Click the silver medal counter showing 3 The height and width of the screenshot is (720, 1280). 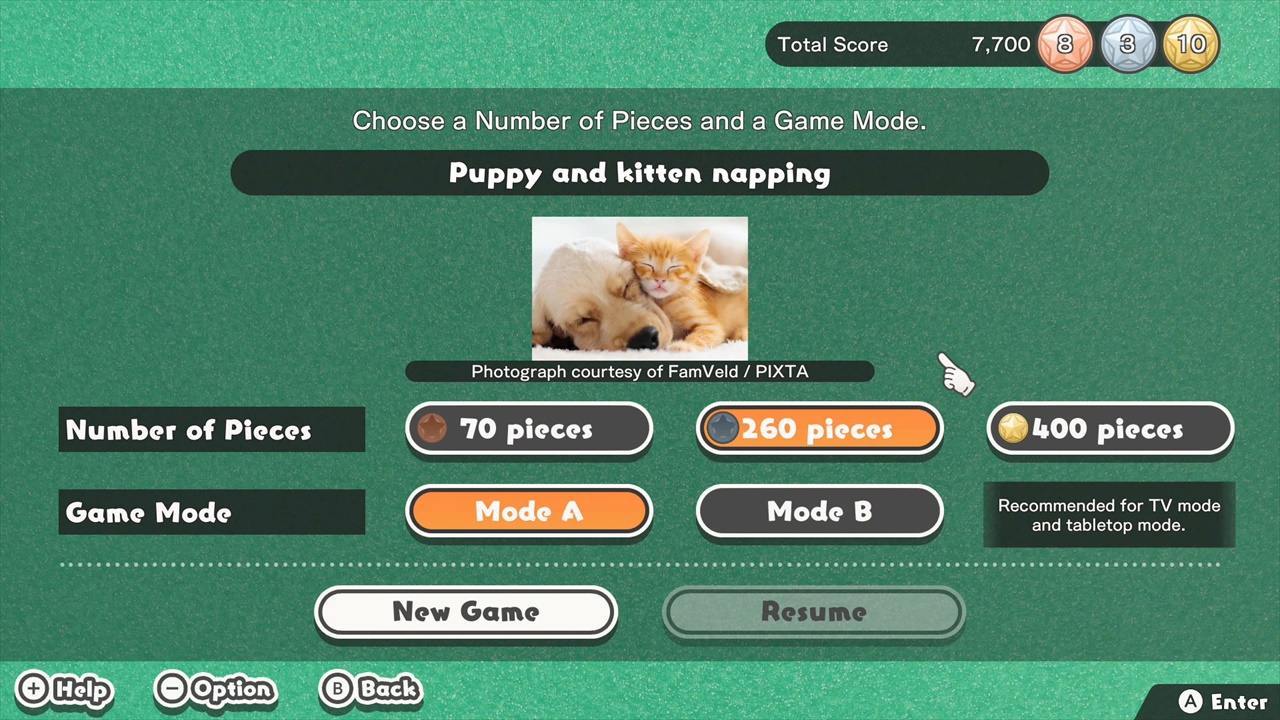point(1128,44)
